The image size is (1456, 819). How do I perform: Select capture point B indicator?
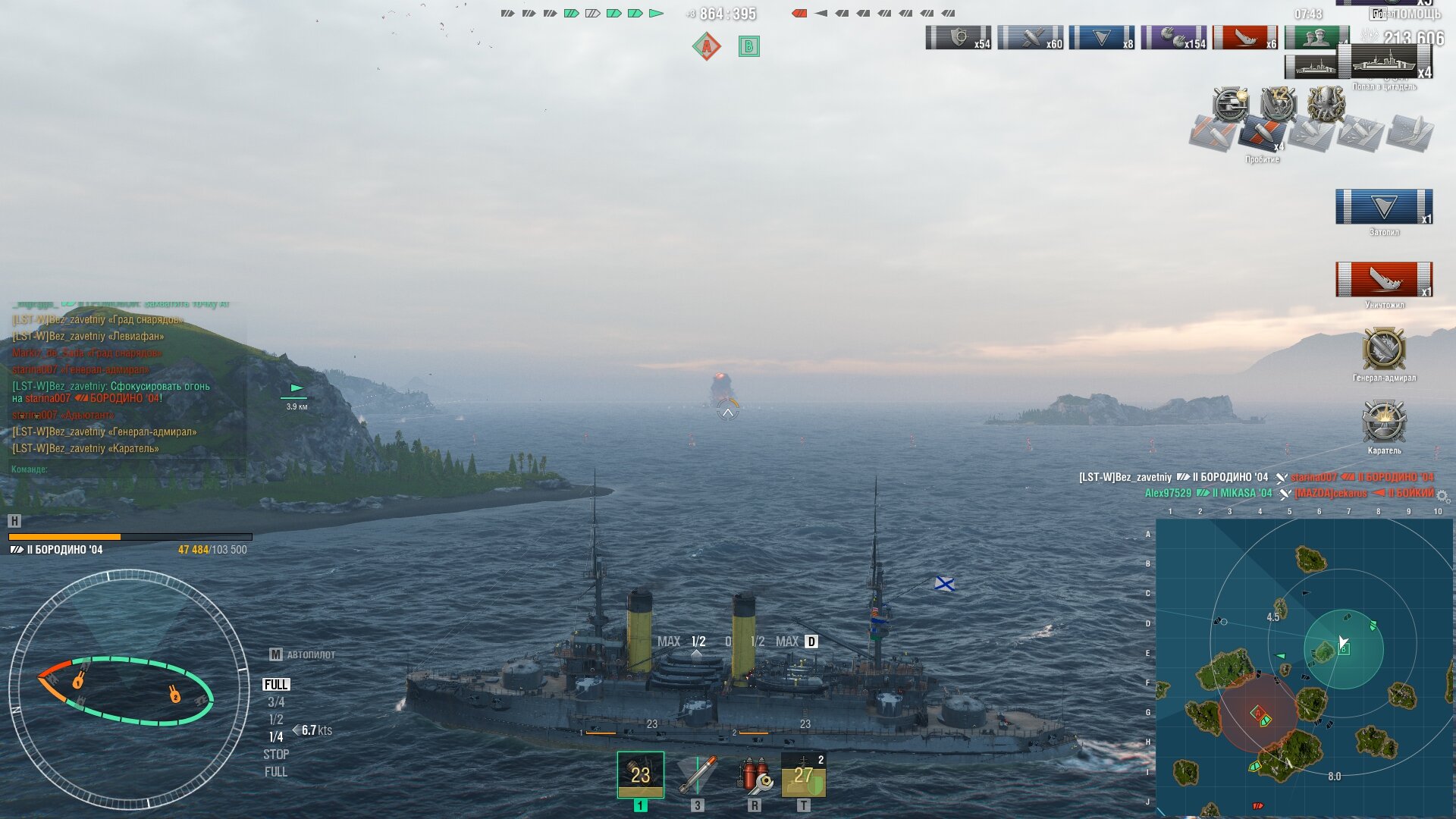point(749,47)
